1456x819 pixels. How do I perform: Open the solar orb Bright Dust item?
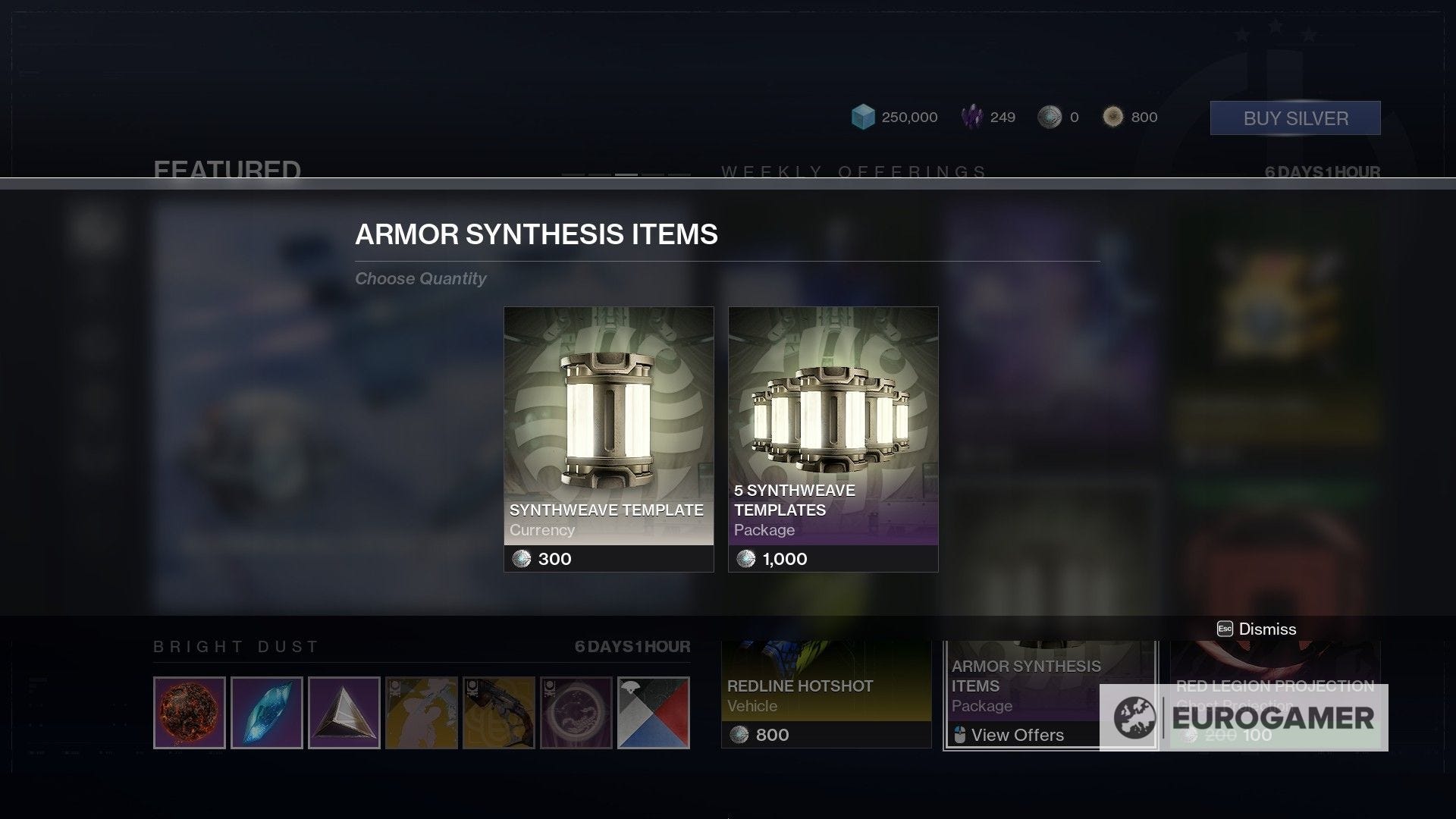click(189, 711)
